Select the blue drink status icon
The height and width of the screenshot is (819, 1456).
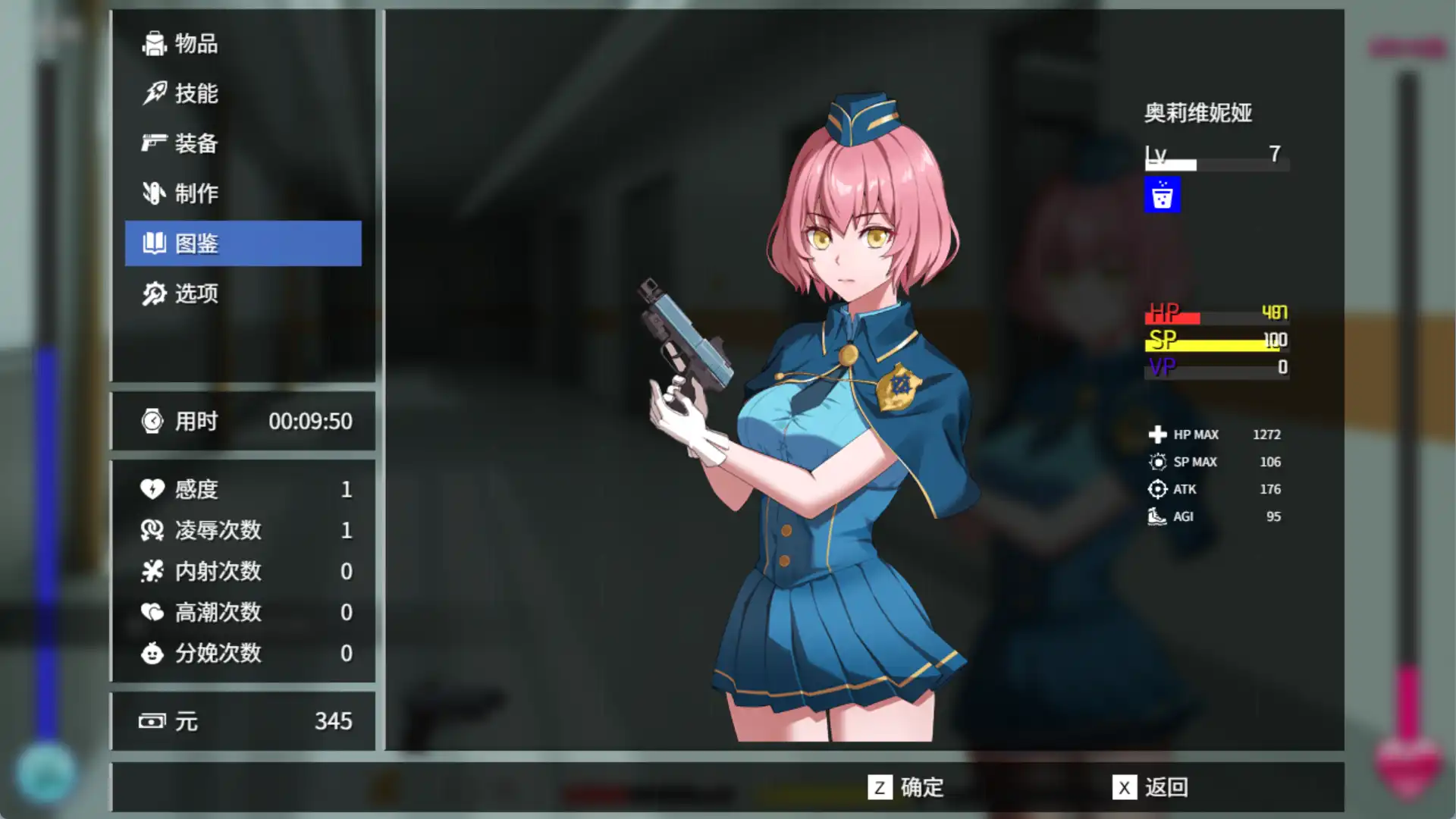coord(1162,196)
